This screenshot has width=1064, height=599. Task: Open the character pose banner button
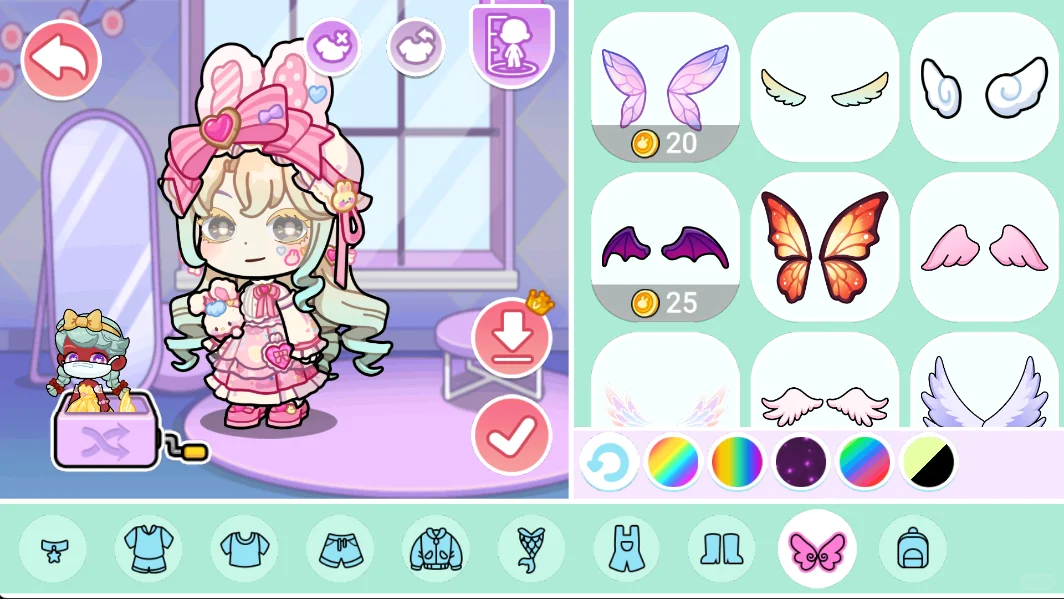click(x=511, y=42)
